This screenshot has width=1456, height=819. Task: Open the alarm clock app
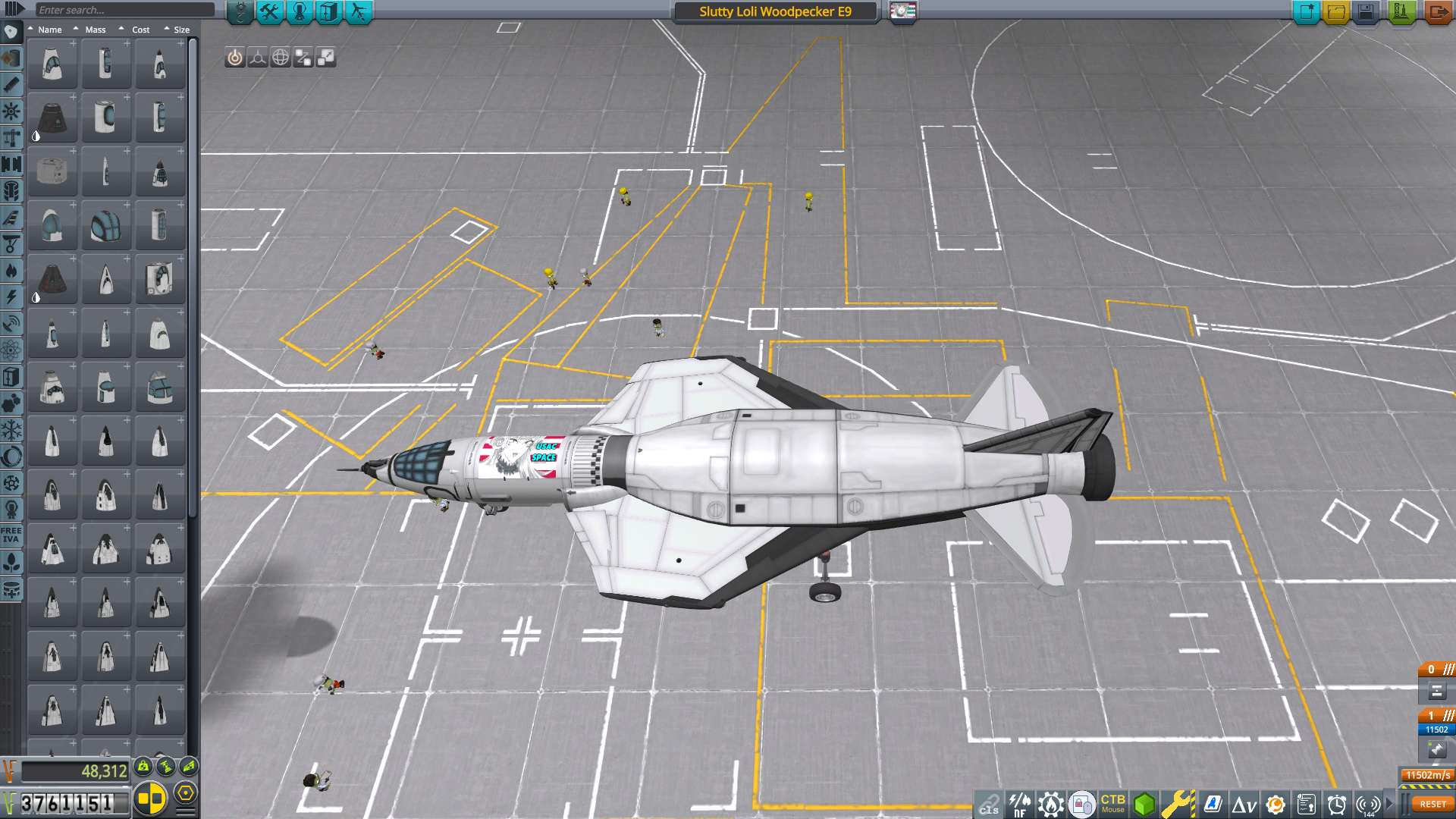click(1336, 804)
